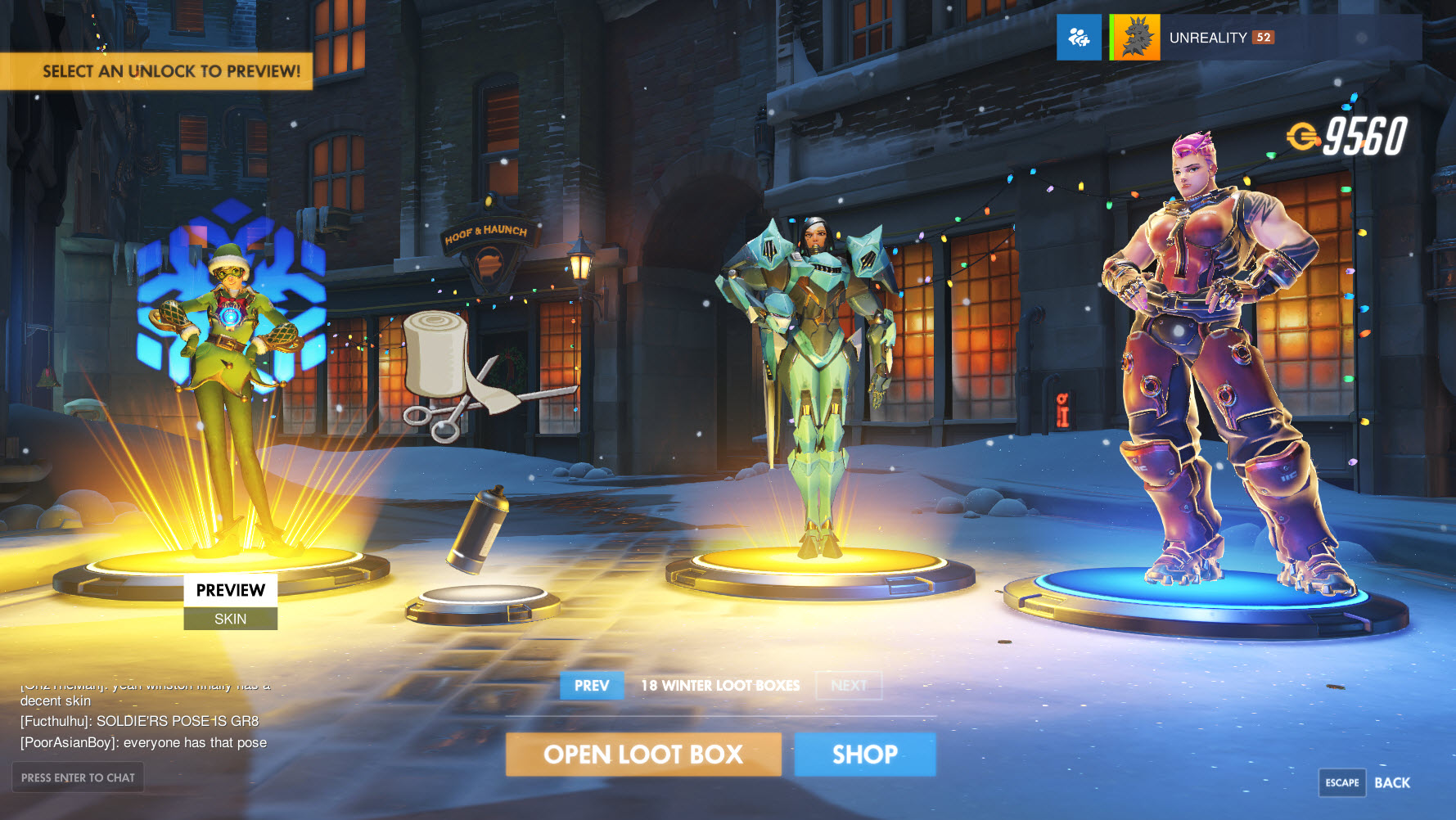Select the PREV loot box button
Viewport: 1456px width, 820px height.
point(591,686)
